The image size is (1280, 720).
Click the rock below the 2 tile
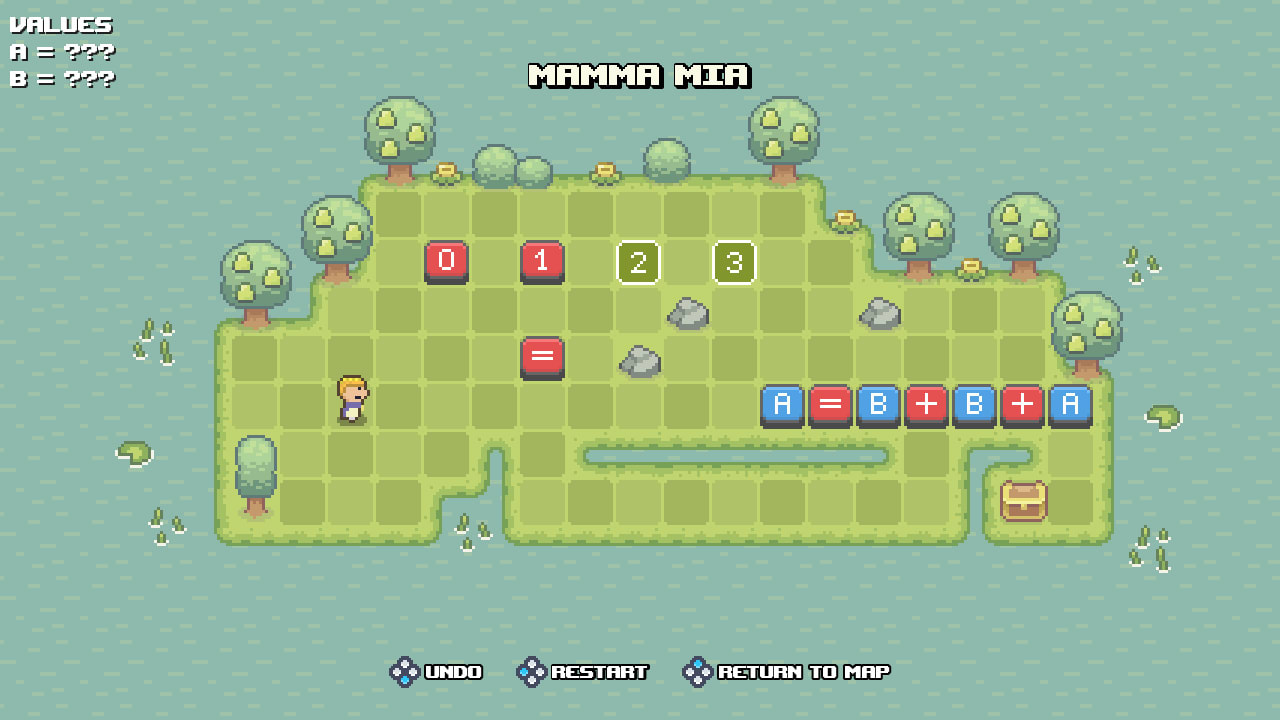[x=640, y=358]
